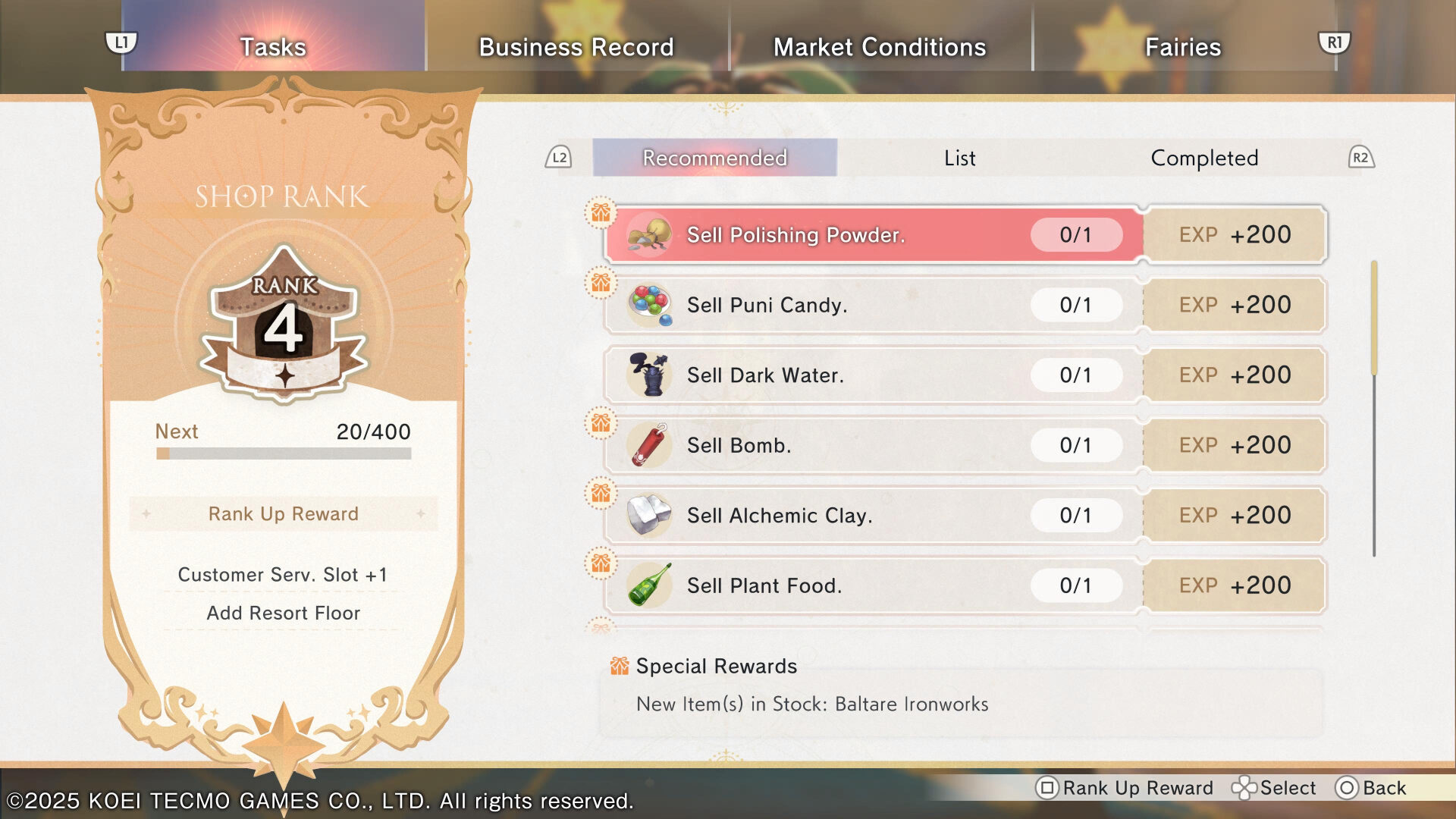
Task: View the Completed tasks filter
Action: 1204,158
